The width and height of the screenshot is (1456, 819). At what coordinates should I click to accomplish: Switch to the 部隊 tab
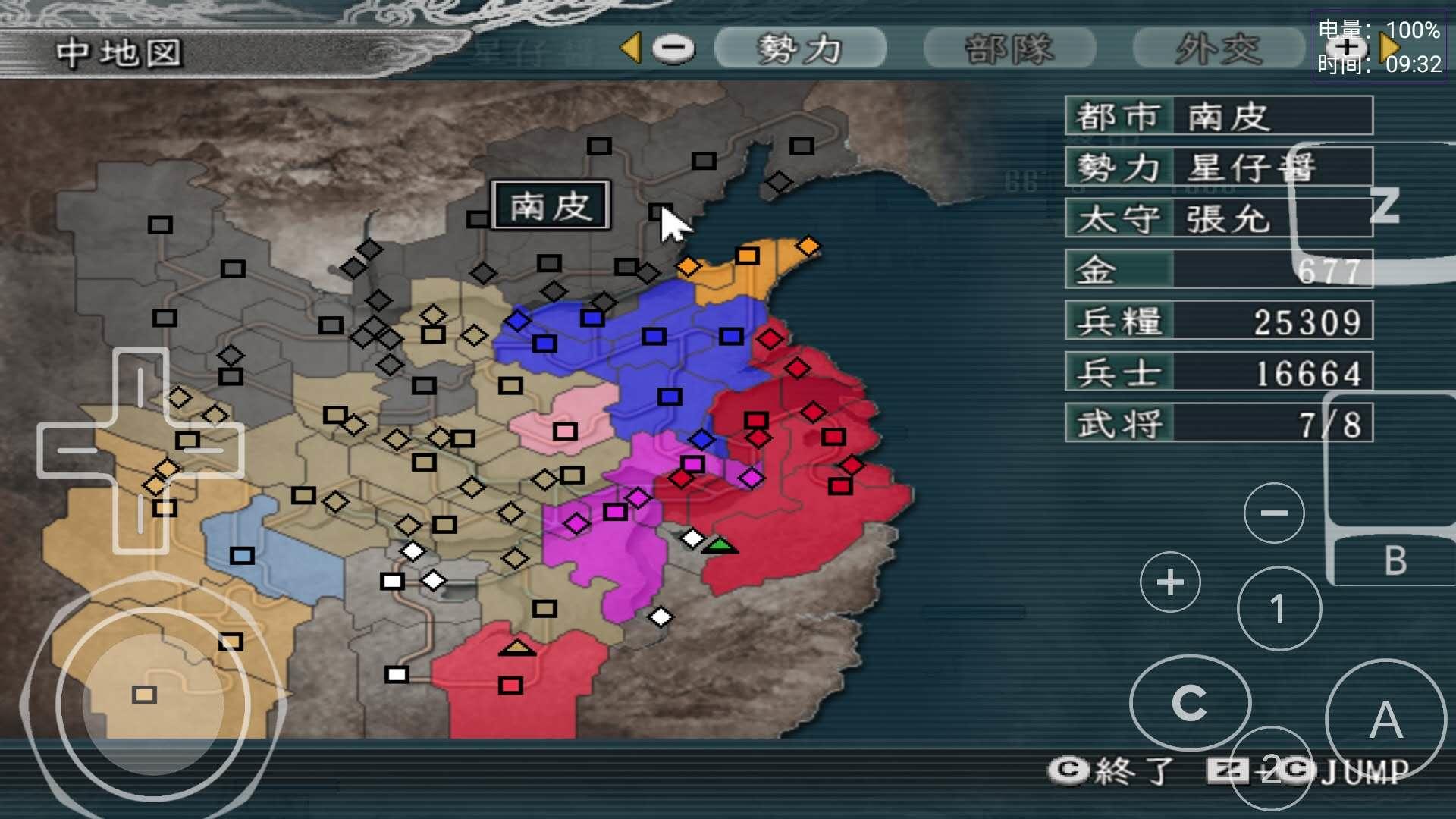pos(1008,48)
